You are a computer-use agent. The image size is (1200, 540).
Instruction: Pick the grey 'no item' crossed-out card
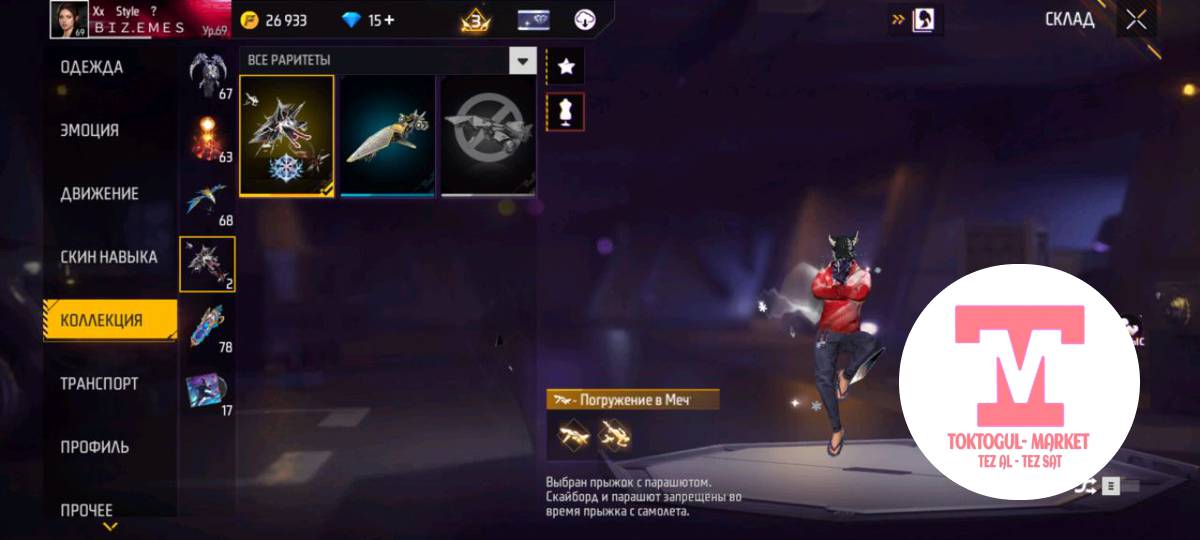coord(489,135)
